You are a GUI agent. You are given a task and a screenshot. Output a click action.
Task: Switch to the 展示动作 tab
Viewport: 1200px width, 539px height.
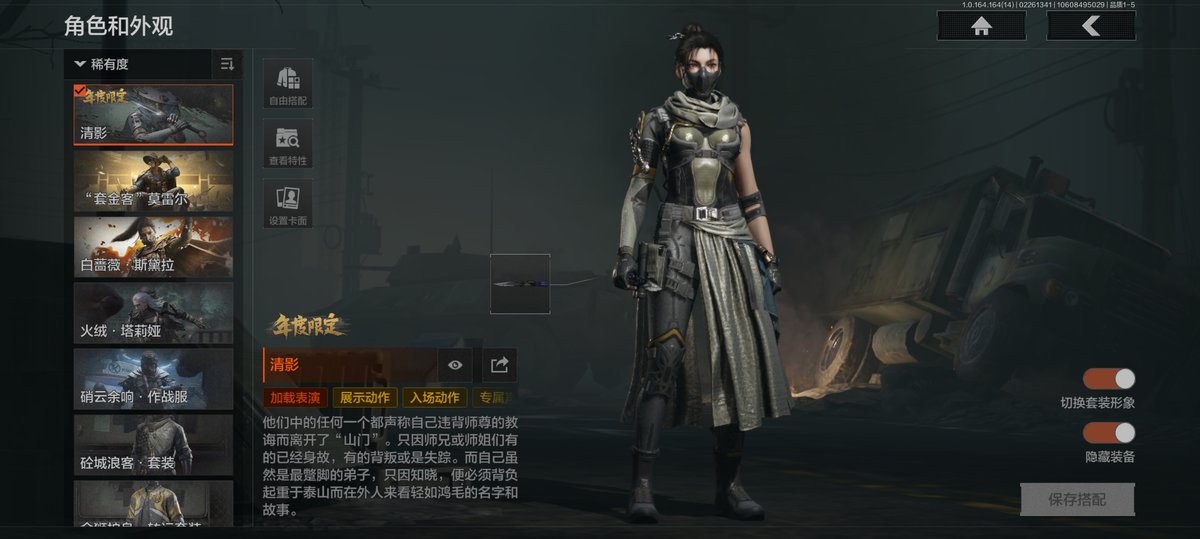365,398
